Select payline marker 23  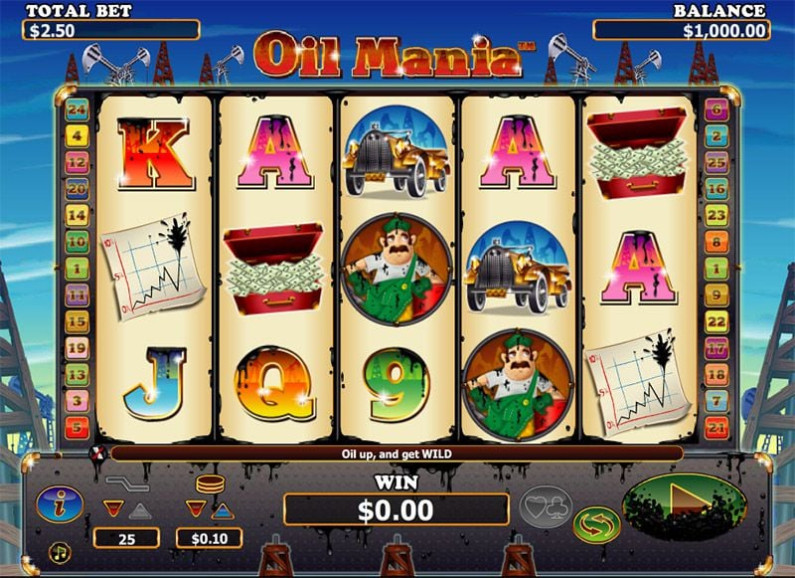point(715,214)
